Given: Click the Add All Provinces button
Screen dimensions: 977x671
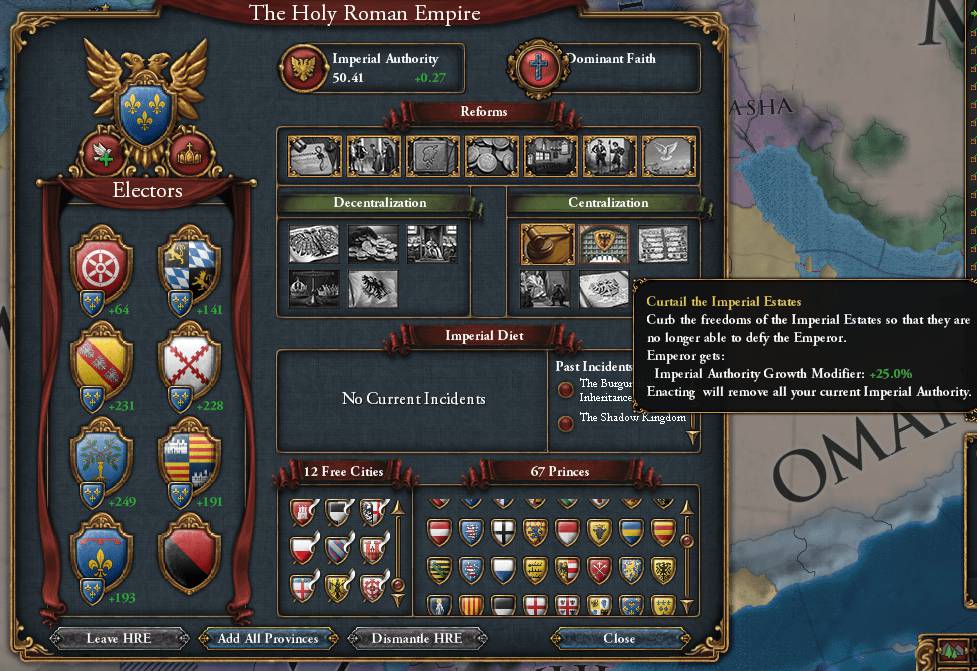Looking at the screenshot, I should tap(267, 638).
